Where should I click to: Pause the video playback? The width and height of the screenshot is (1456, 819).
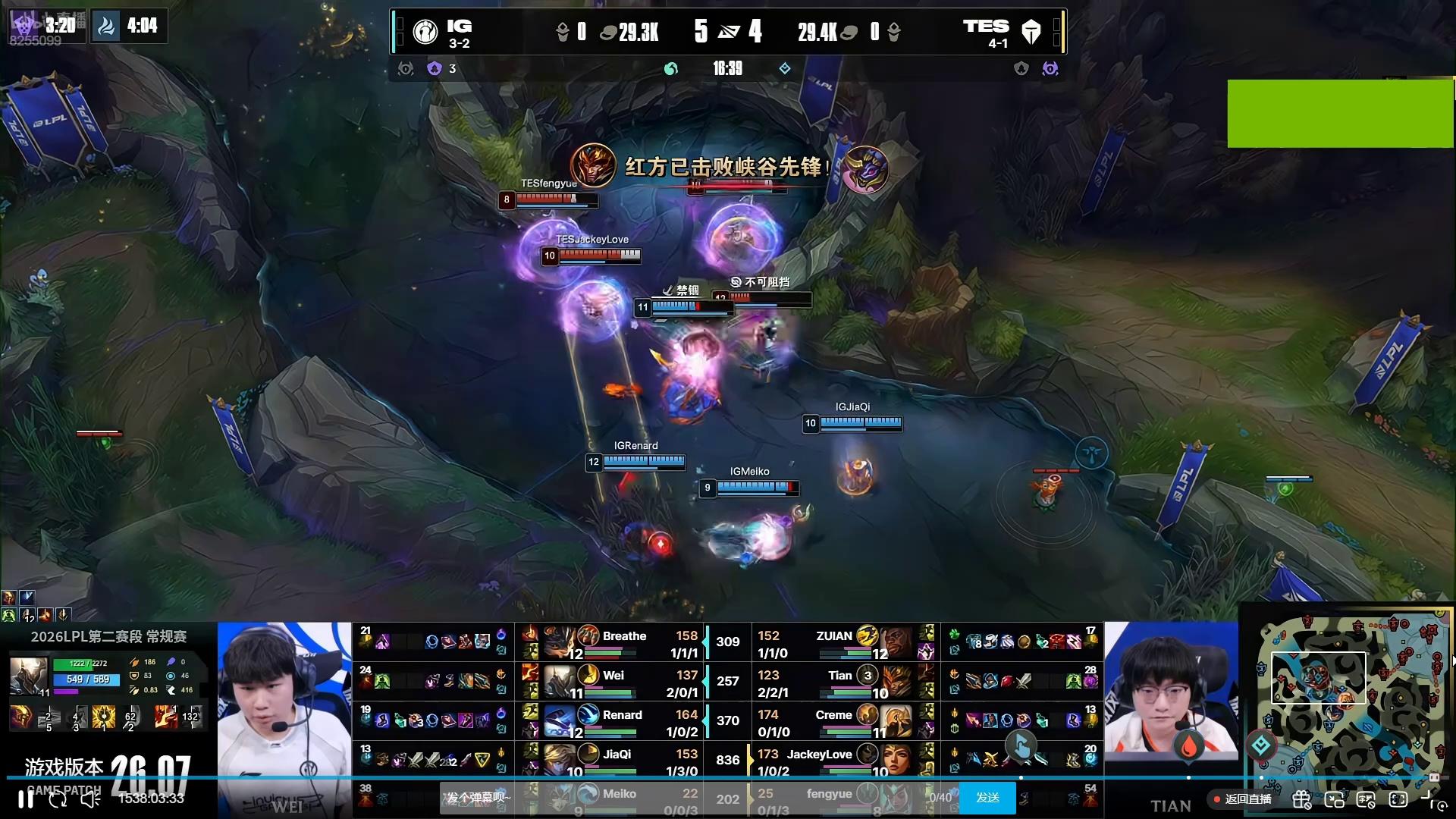(26, 799)
